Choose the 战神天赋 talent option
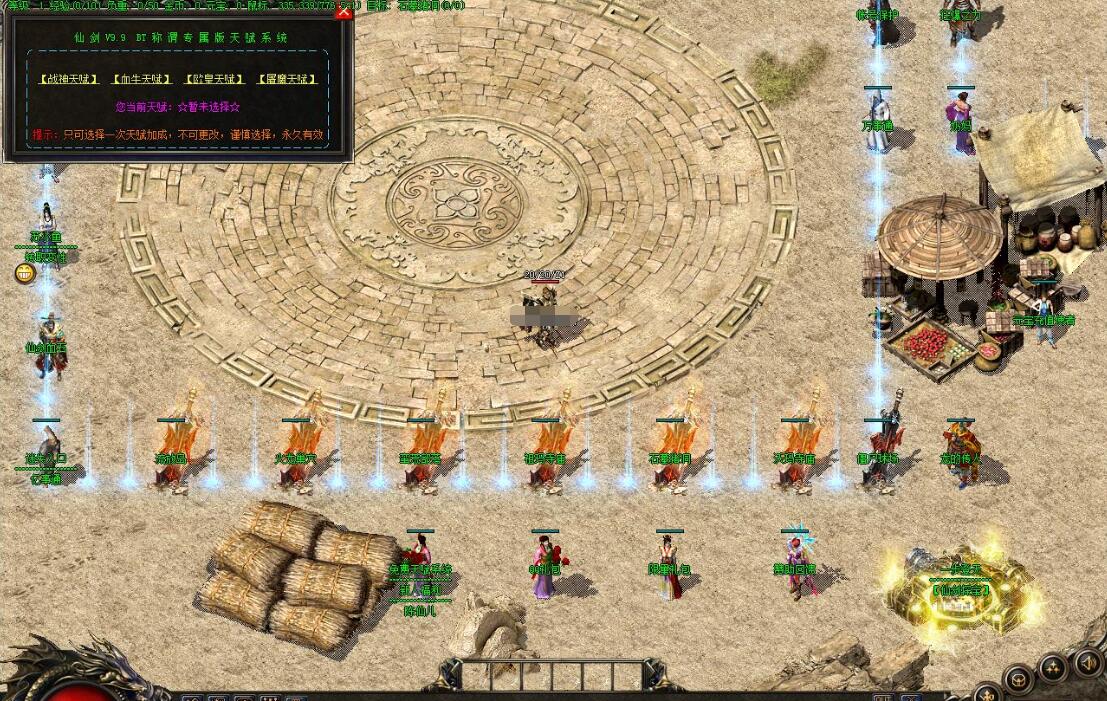This screenshot has width=1107, height=701. [69, 79]
